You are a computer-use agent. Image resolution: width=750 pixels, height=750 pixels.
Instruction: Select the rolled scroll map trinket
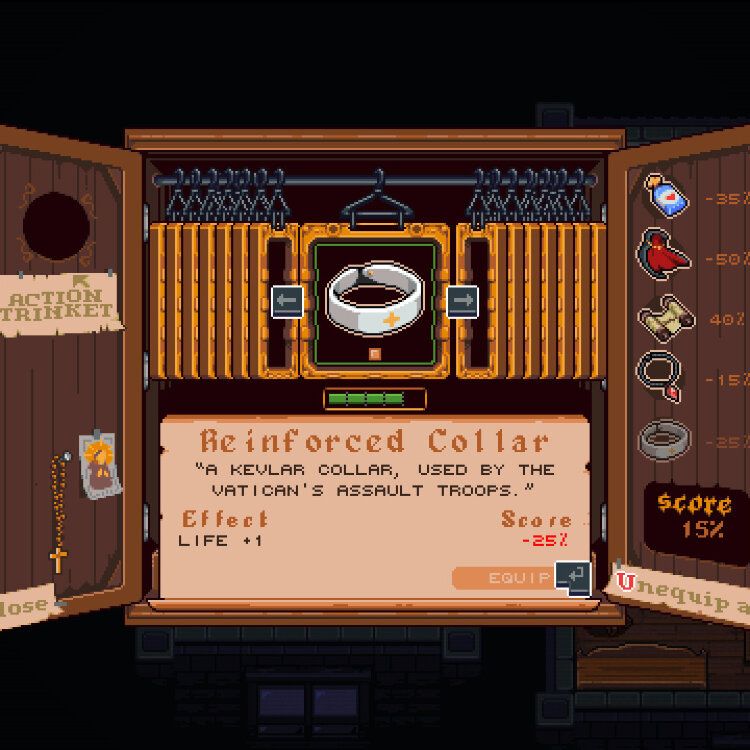(663, 318)
